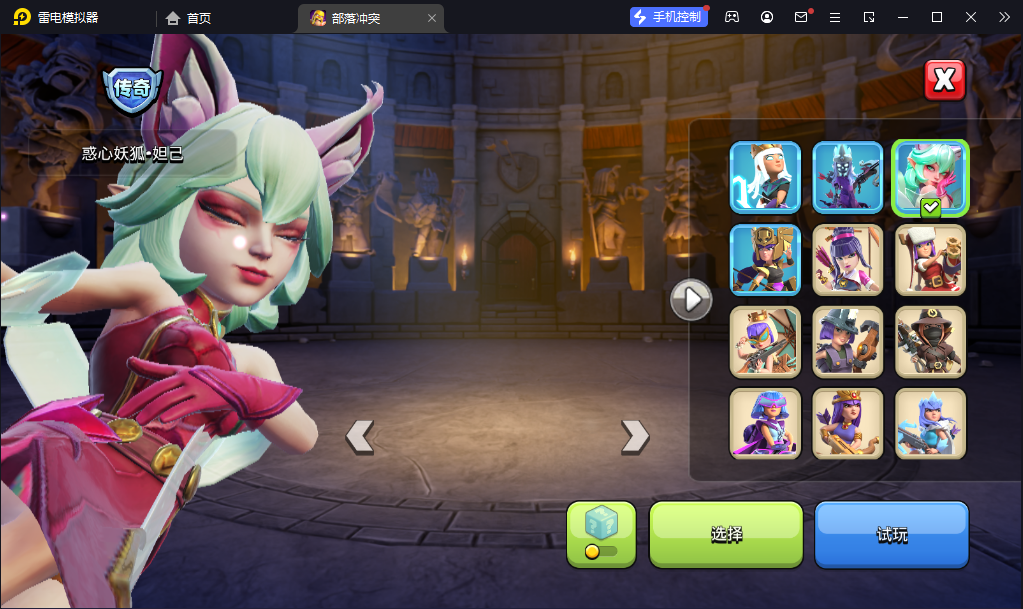Open the 首页 home tab in emulator
1023x609 pixels.
(188, 18)
